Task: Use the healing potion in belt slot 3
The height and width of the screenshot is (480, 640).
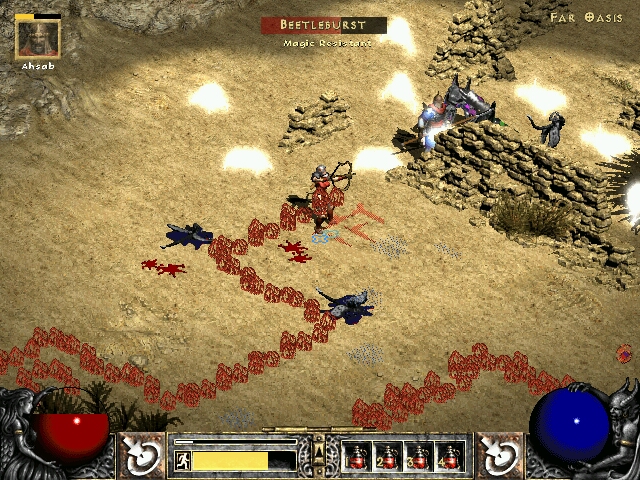Action: click(418, 456)
